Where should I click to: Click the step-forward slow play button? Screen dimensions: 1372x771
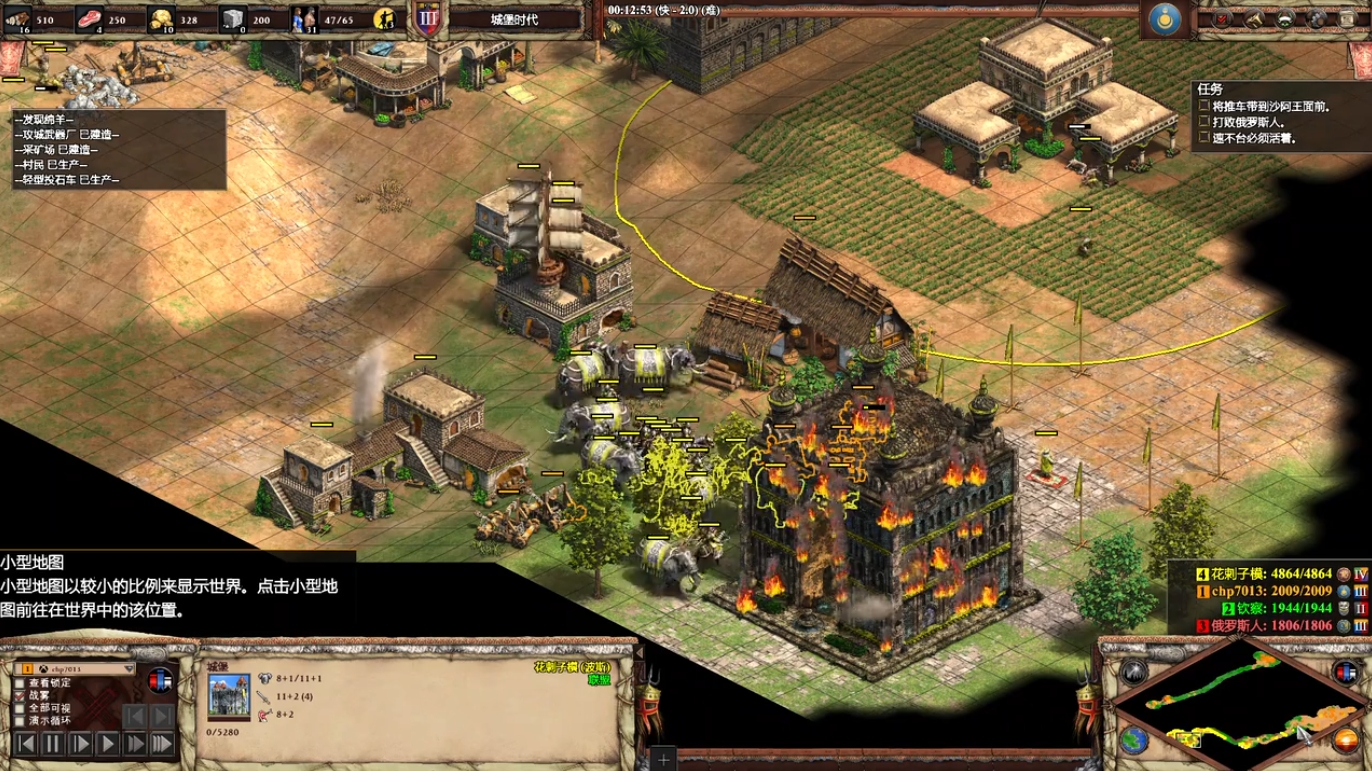(x=80, y=744)
